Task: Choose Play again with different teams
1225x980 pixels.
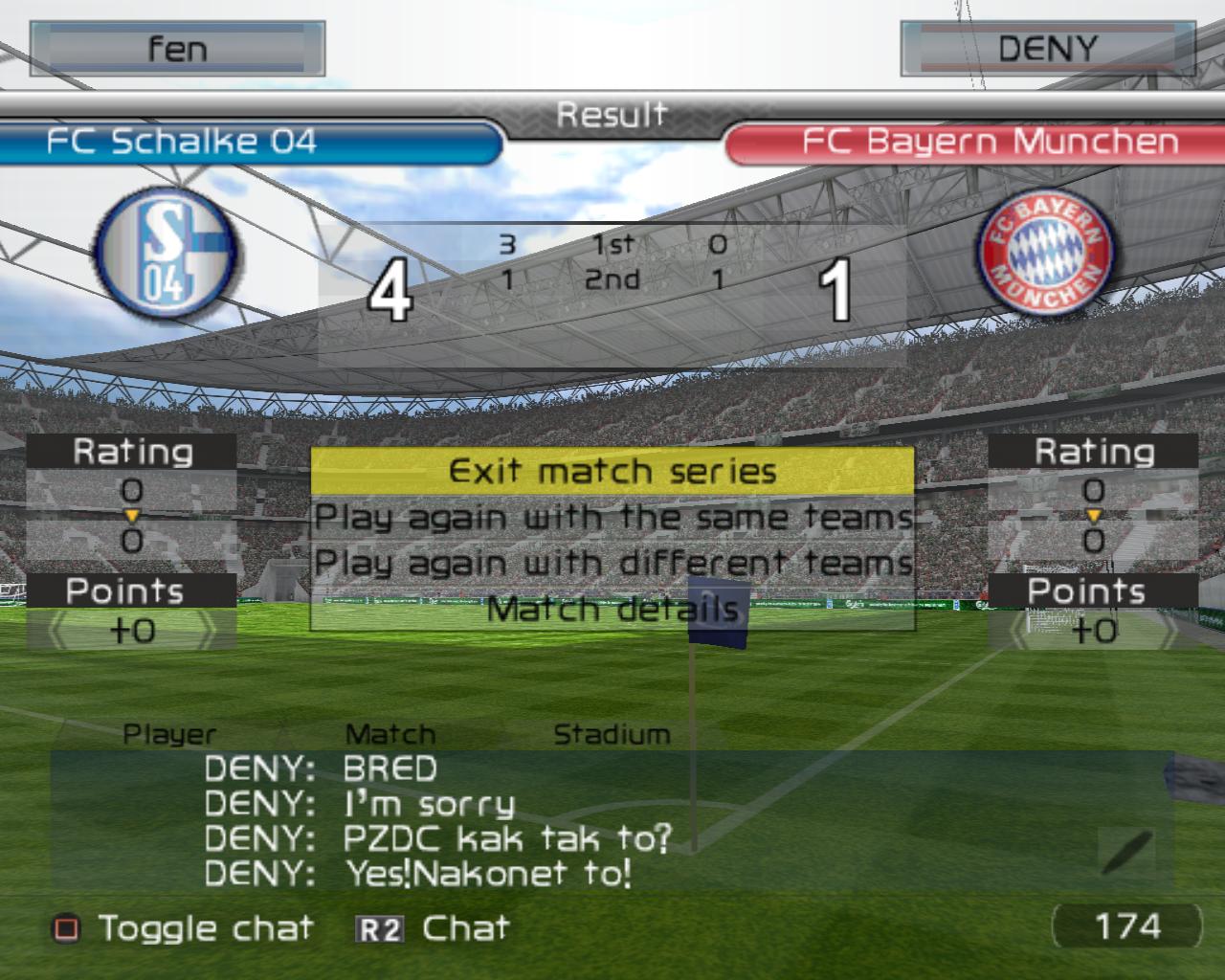Action: (x=612, y=563)
